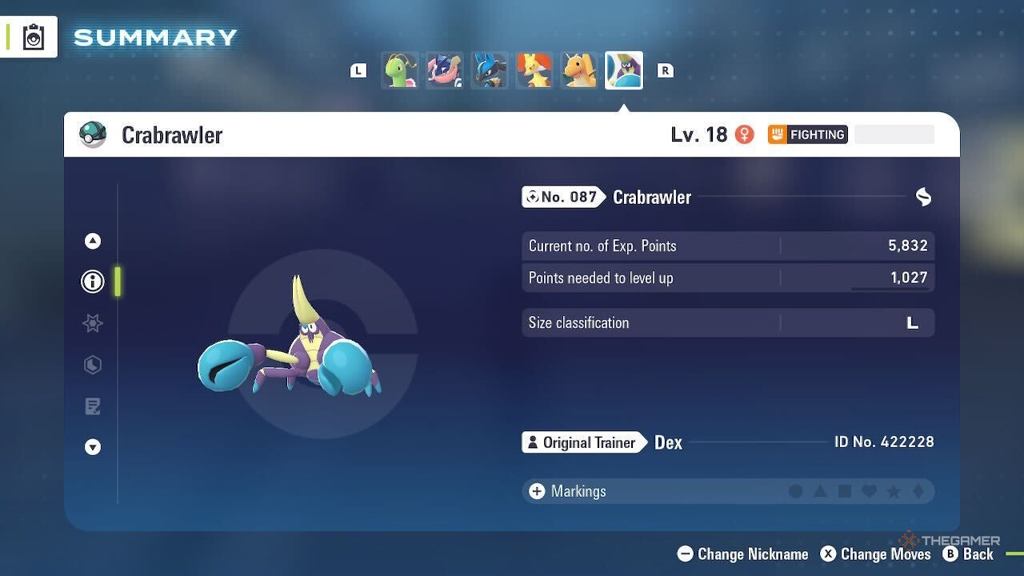The height and width of the screenshot is (576, 1024).
Task: Click the up arrow above page tabs
Action: click(x=93, y=240)
